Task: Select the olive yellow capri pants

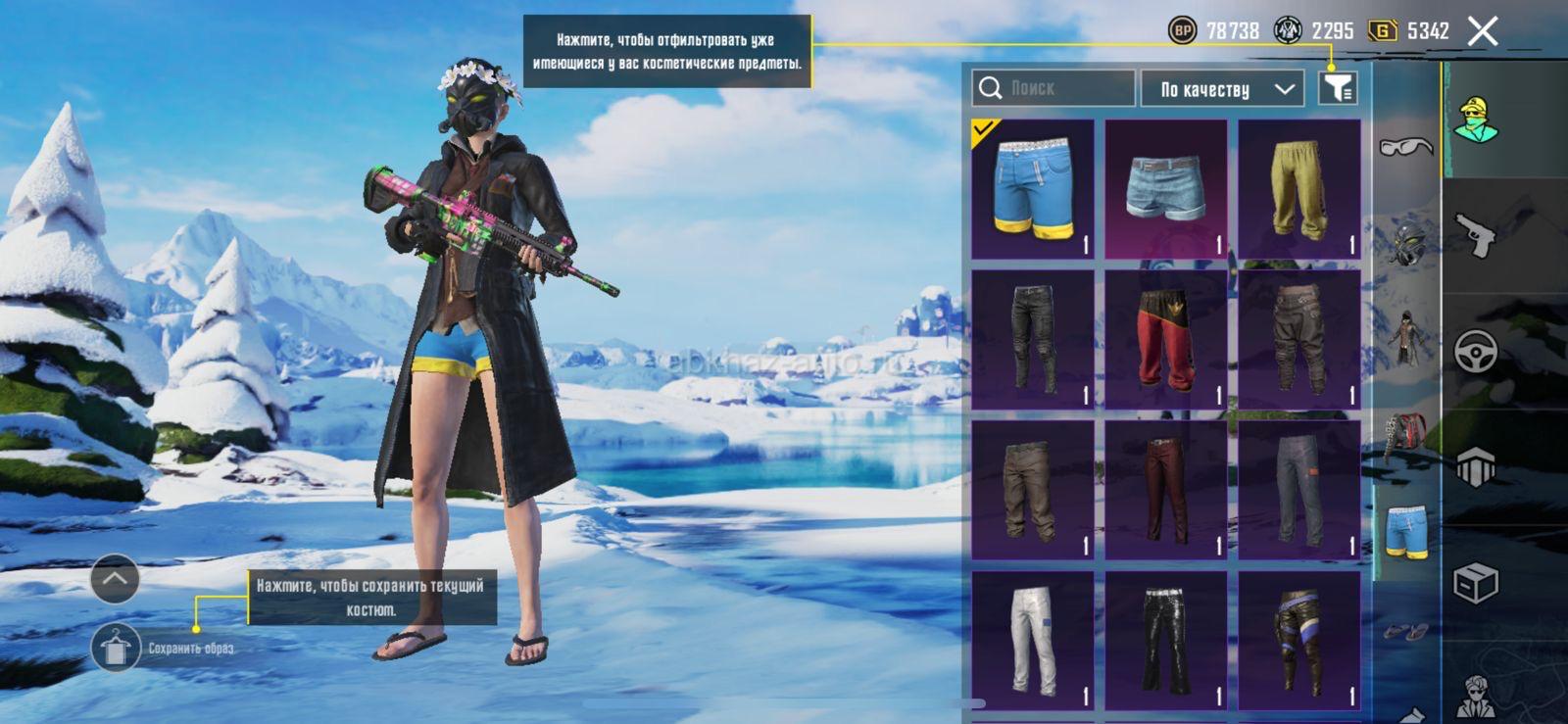Action: coord(1298,189)
